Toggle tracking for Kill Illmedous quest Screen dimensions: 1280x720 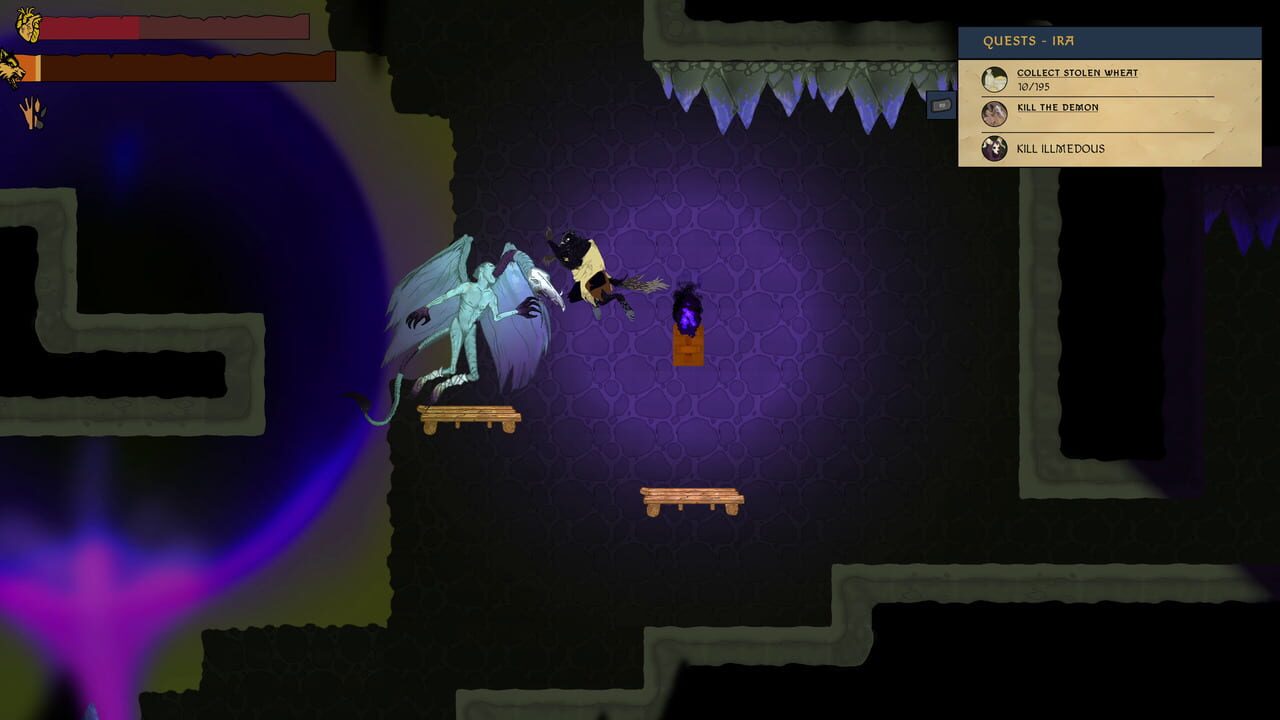coord(1060,148)
